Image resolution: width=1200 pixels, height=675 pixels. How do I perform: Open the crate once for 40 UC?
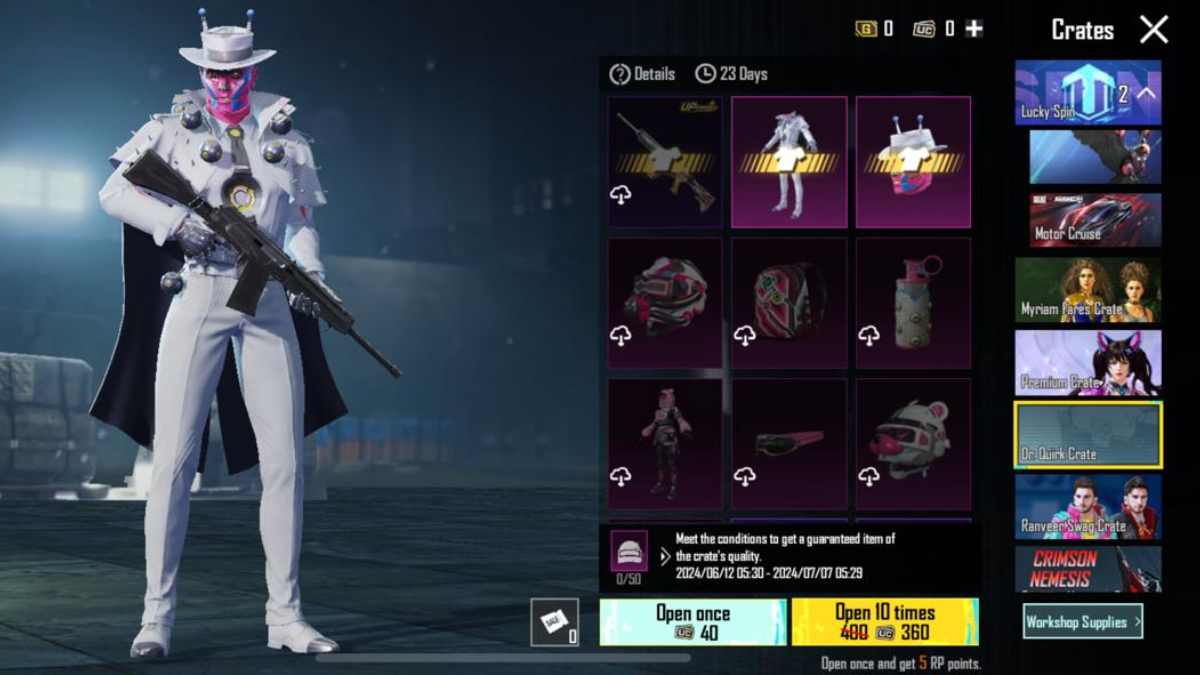pyautogui.click(x=692, y=621)
